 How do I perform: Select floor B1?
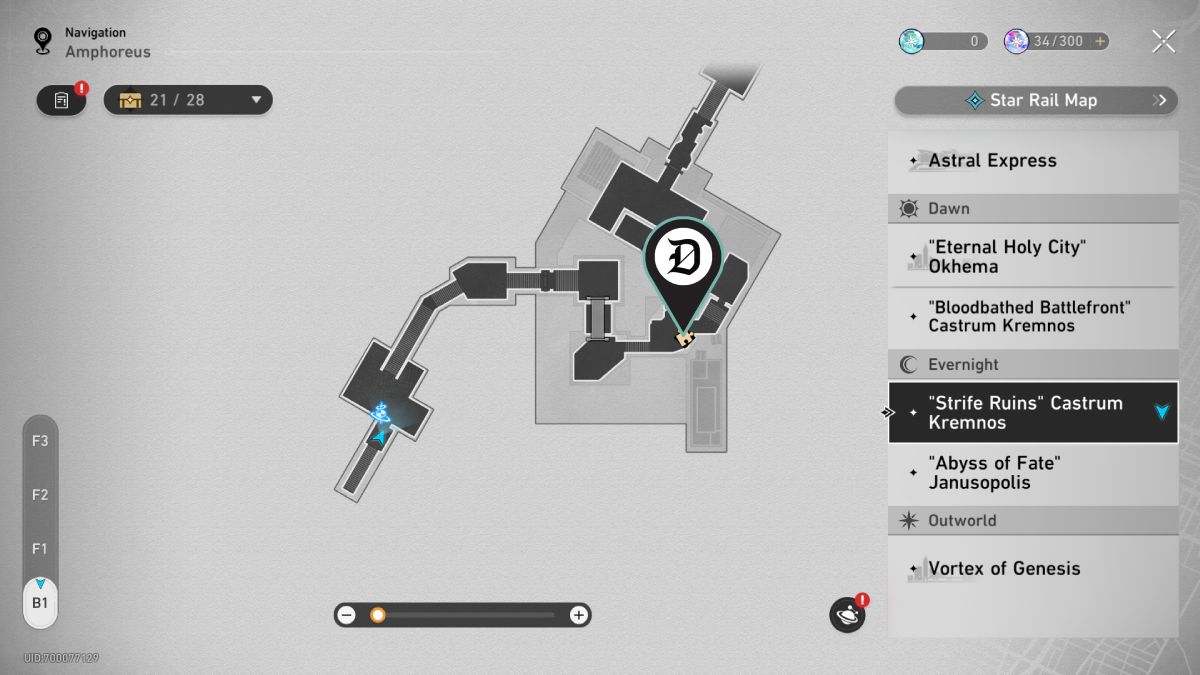click(40, 603)
